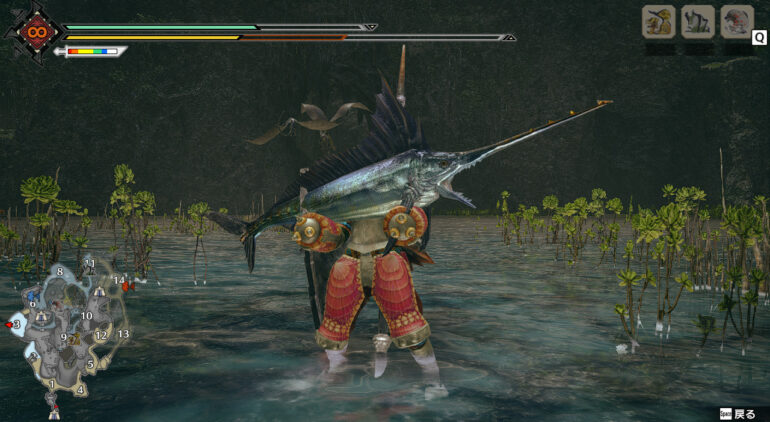Click area 8 on the minimap
The image size is (770, 422).
tap(60, 271)
